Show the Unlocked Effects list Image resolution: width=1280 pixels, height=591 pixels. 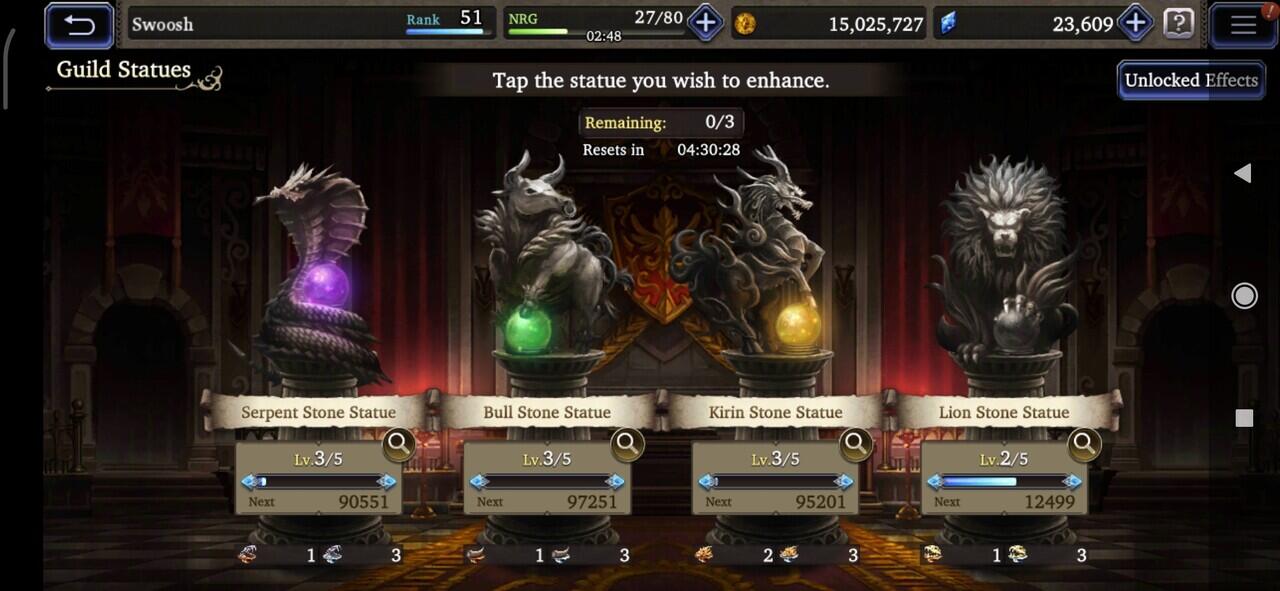tap(1190, 80)
